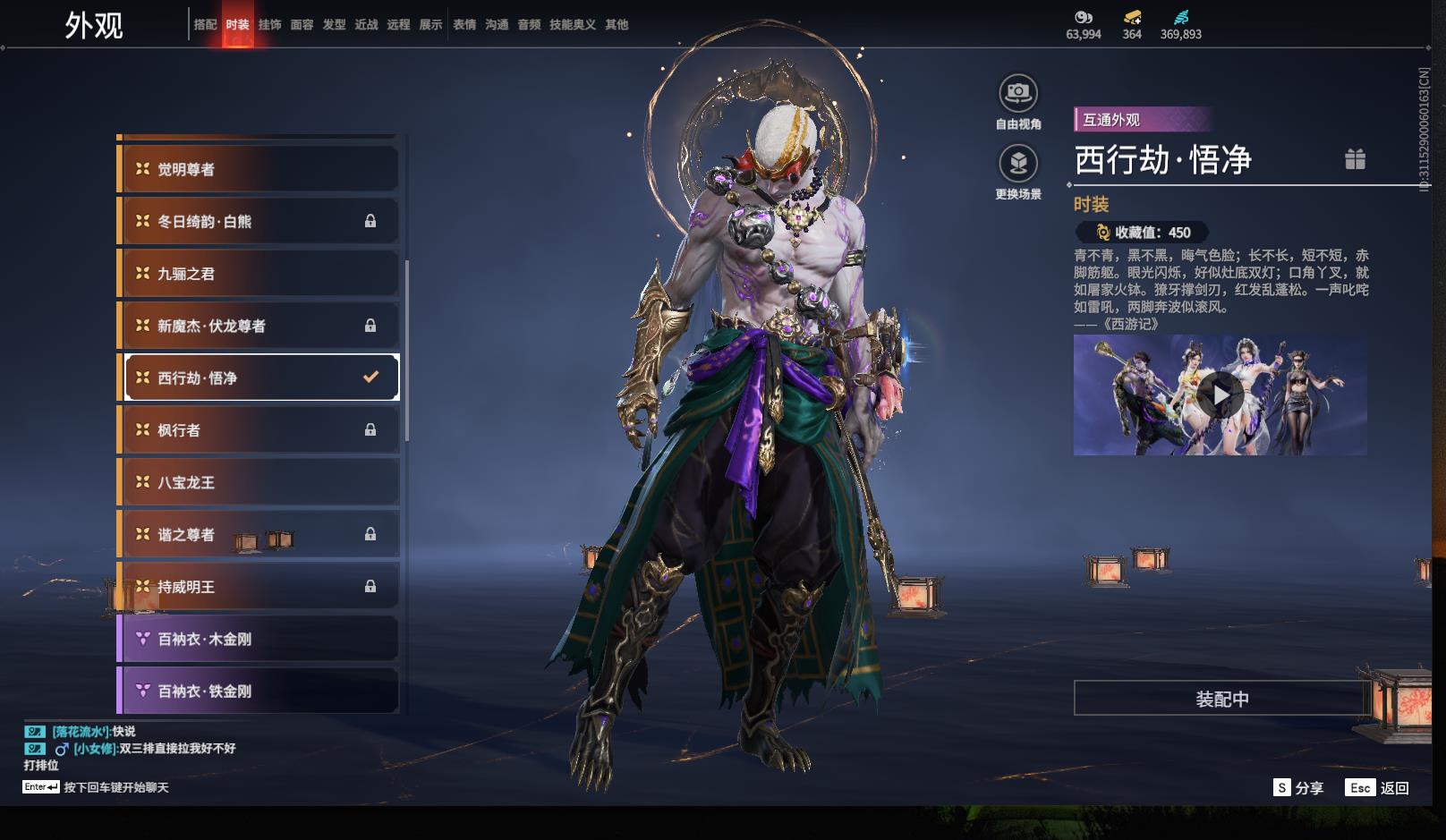Image resolution: width=1446 pixels, height=840 pixels.
Task: Open the 技能奥义 tab
Action: (573, 25)
